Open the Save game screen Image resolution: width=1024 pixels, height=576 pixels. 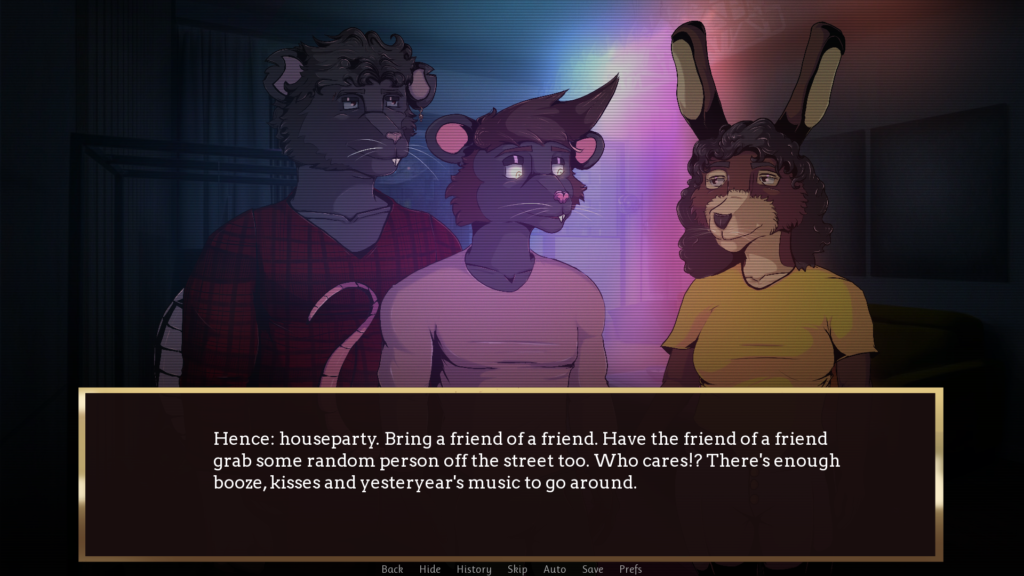click(593, 569)
